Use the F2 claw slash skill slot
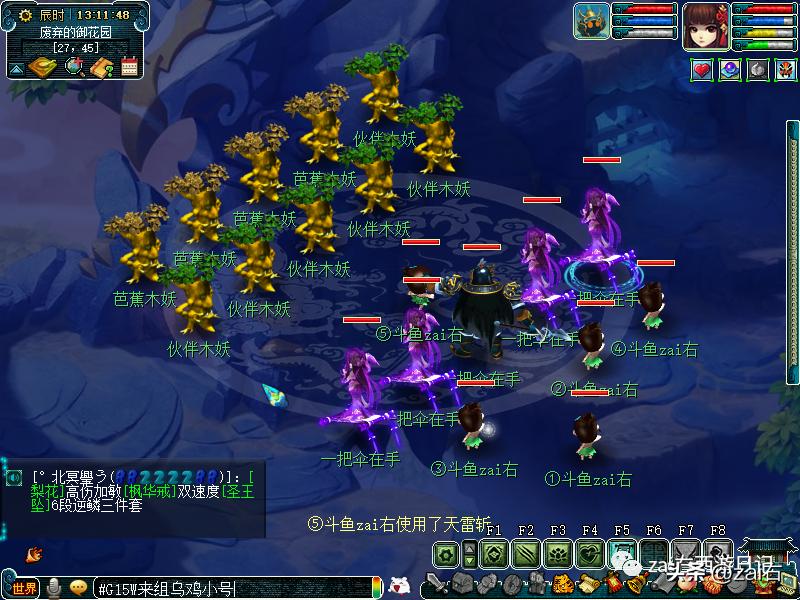800x600 pixels. click(525, 553)
